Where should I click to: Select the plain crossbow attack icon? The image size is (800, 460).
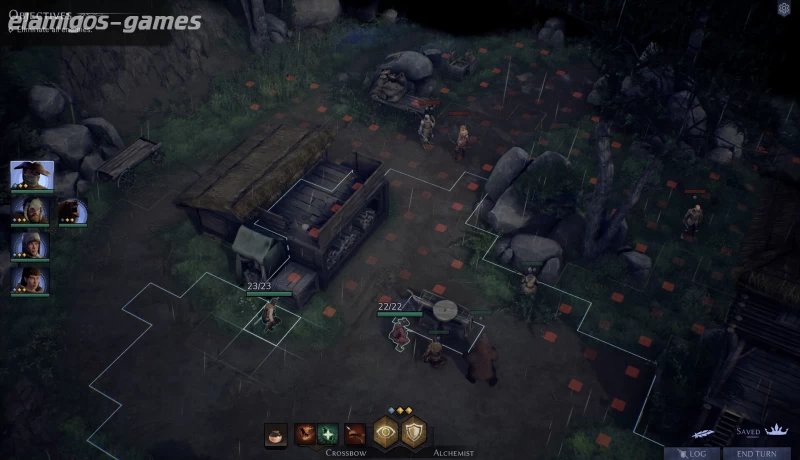click(354, 435)
